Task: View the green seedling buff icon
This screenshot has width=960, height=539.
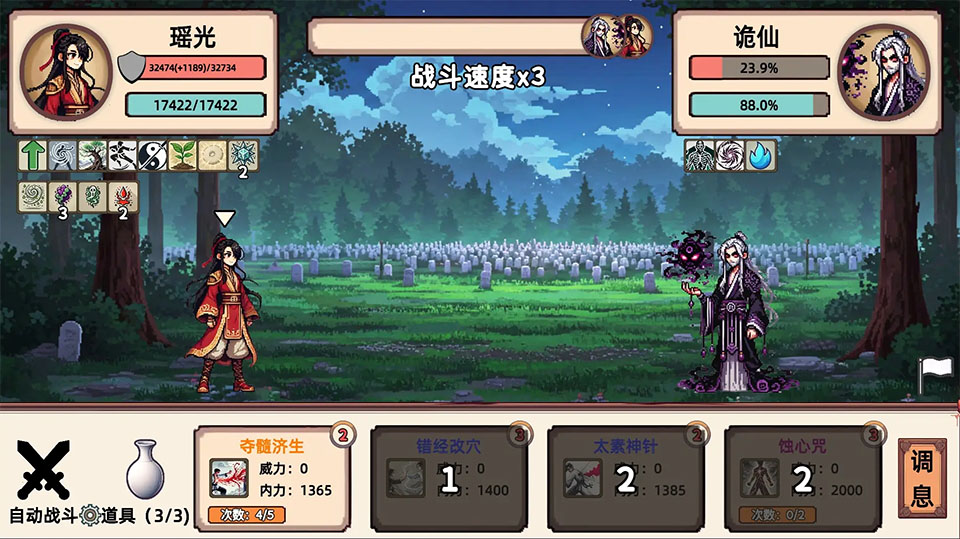Action: pos(183,155)
